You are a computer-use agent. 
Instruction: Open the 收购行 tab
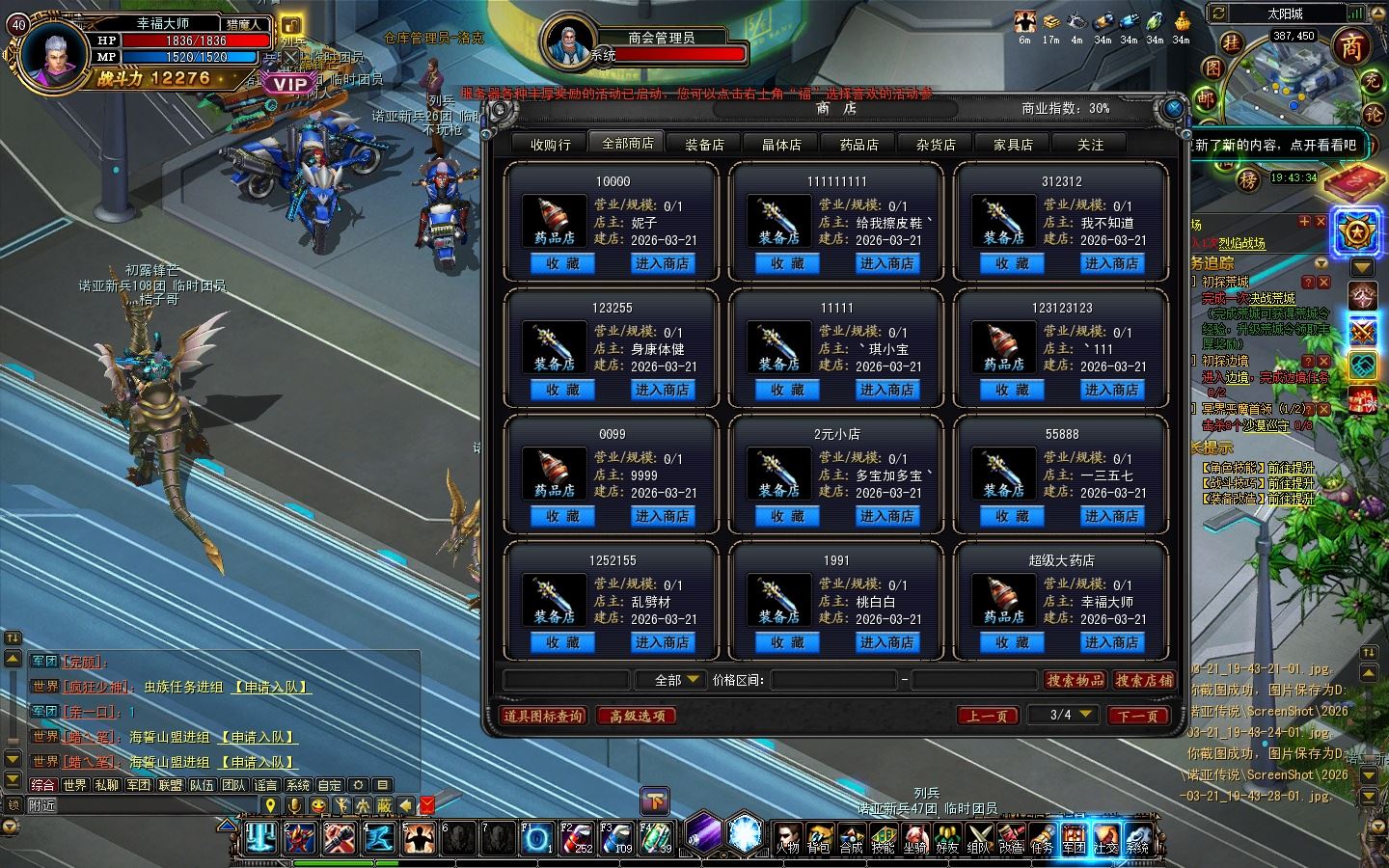point(551,145)
